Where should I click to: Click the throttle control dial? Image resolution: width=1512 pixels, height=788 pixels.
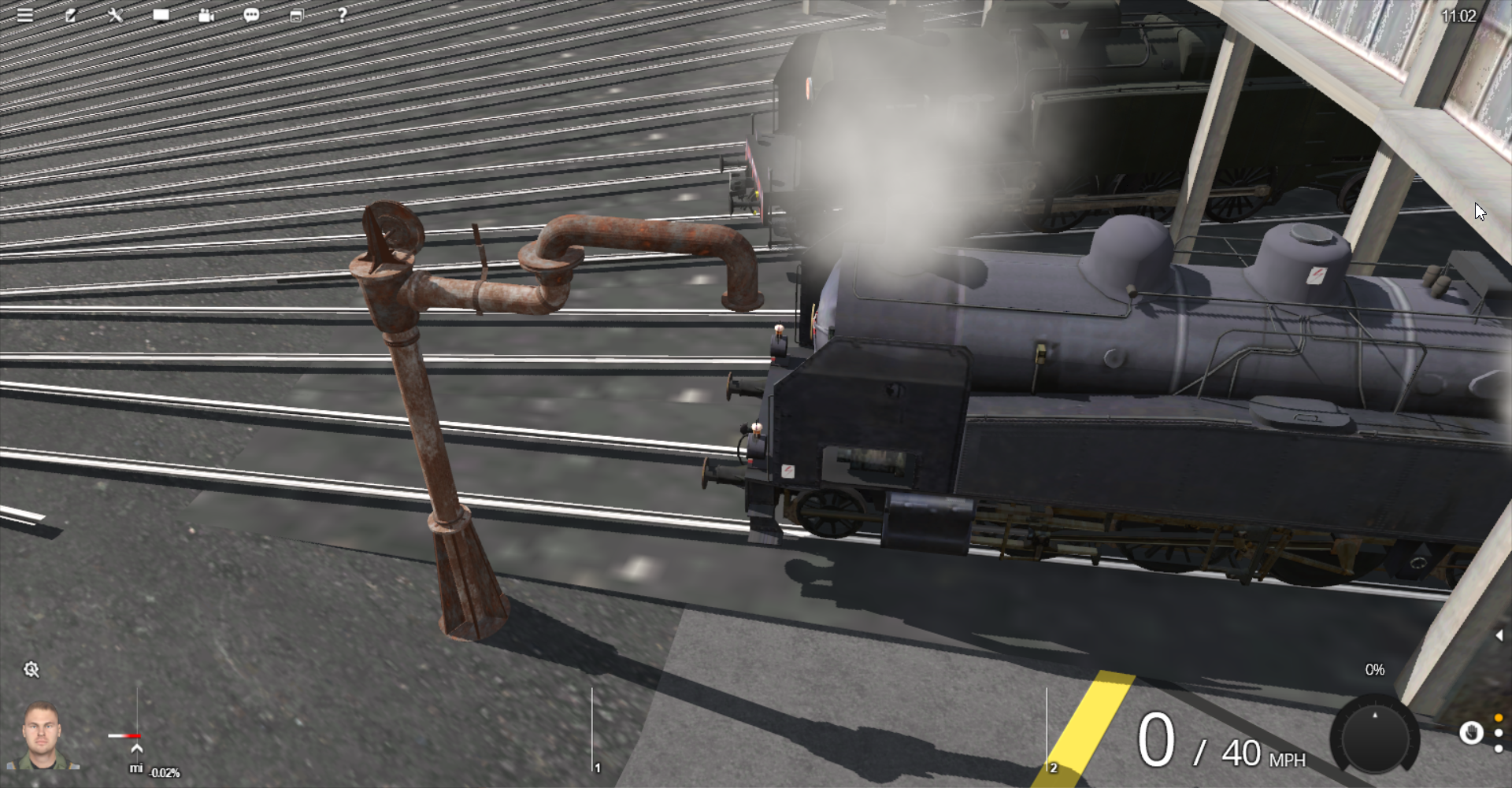pos(1375,737)
